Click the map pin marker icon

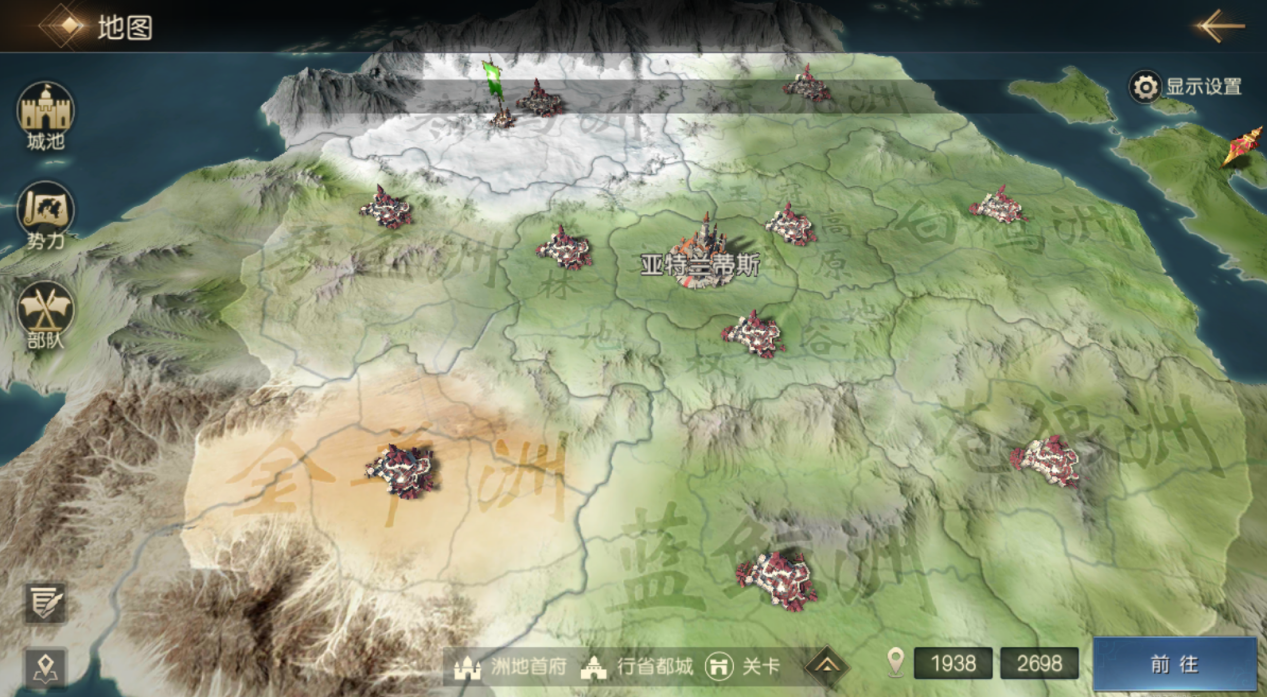[x=45, y=667]
